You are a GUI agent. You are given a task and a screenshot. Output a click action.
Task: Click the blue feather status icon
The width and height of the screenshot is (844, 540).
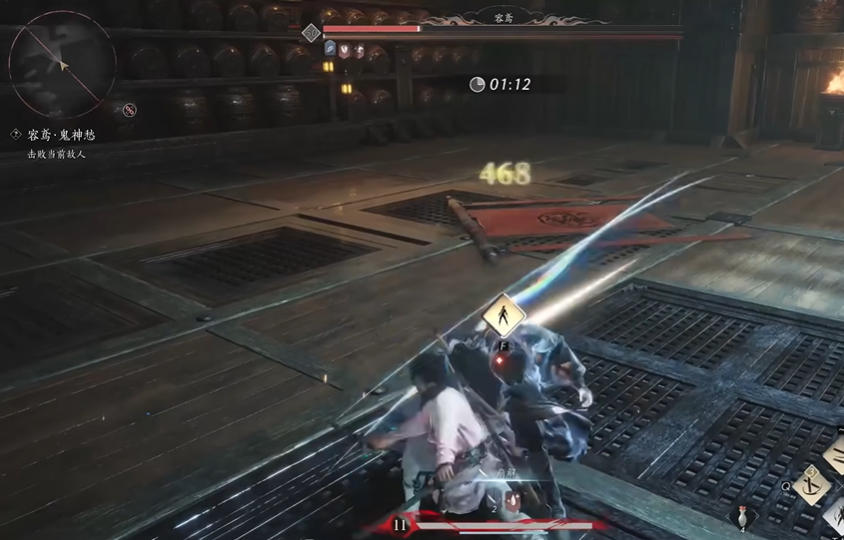tap(329, 50)
